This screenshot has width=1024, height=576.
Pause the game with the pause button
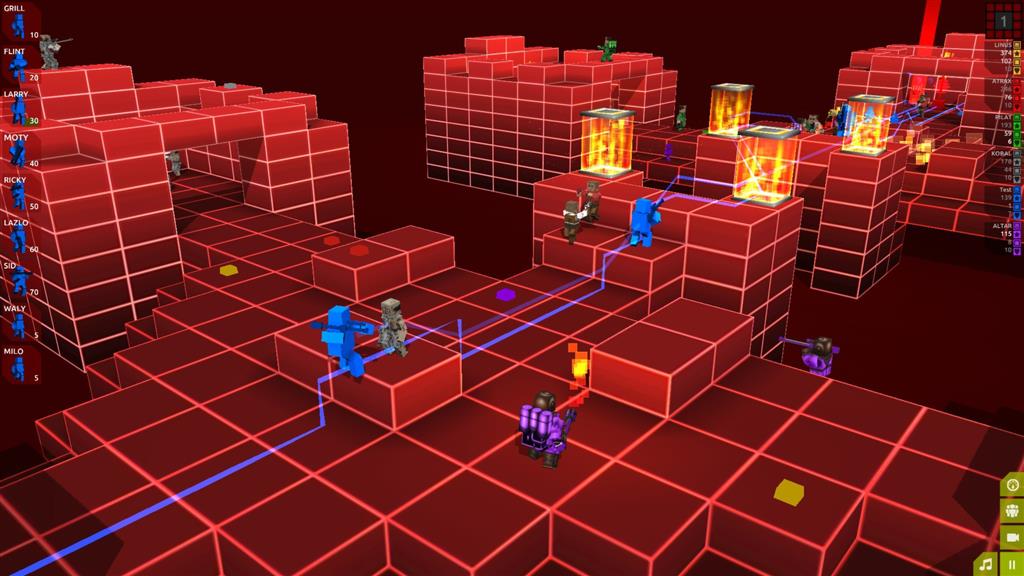(x=1012, y=563)
